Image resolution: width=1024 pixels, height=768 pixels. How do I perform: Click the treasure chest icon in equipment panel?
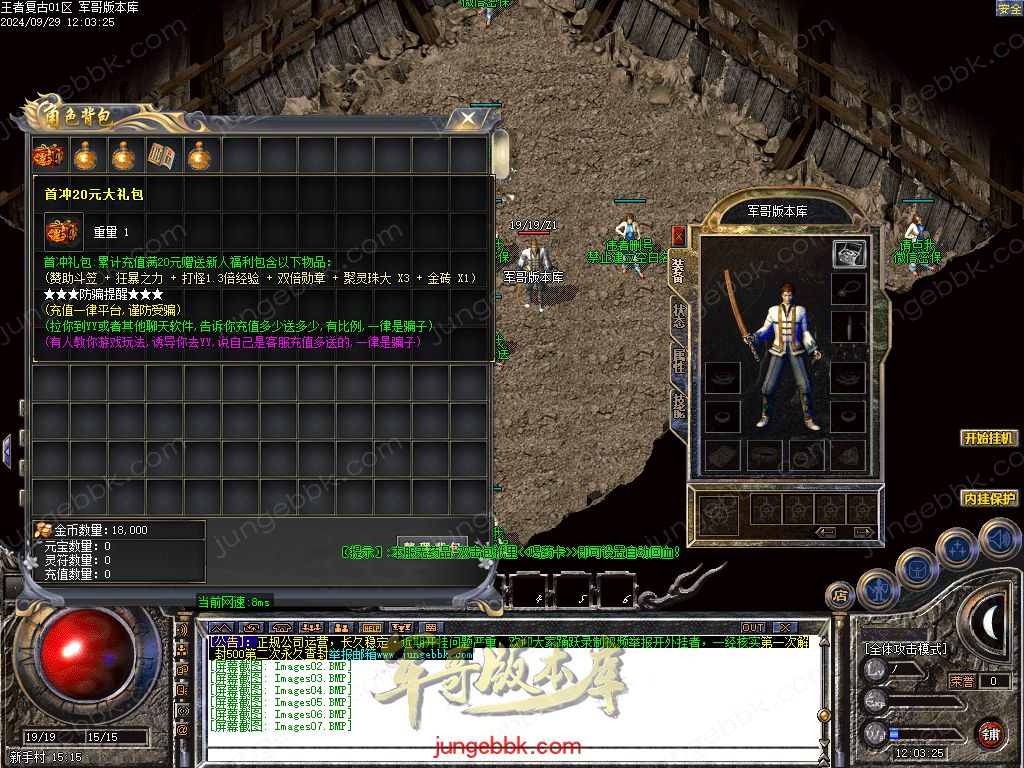[848, 254]
